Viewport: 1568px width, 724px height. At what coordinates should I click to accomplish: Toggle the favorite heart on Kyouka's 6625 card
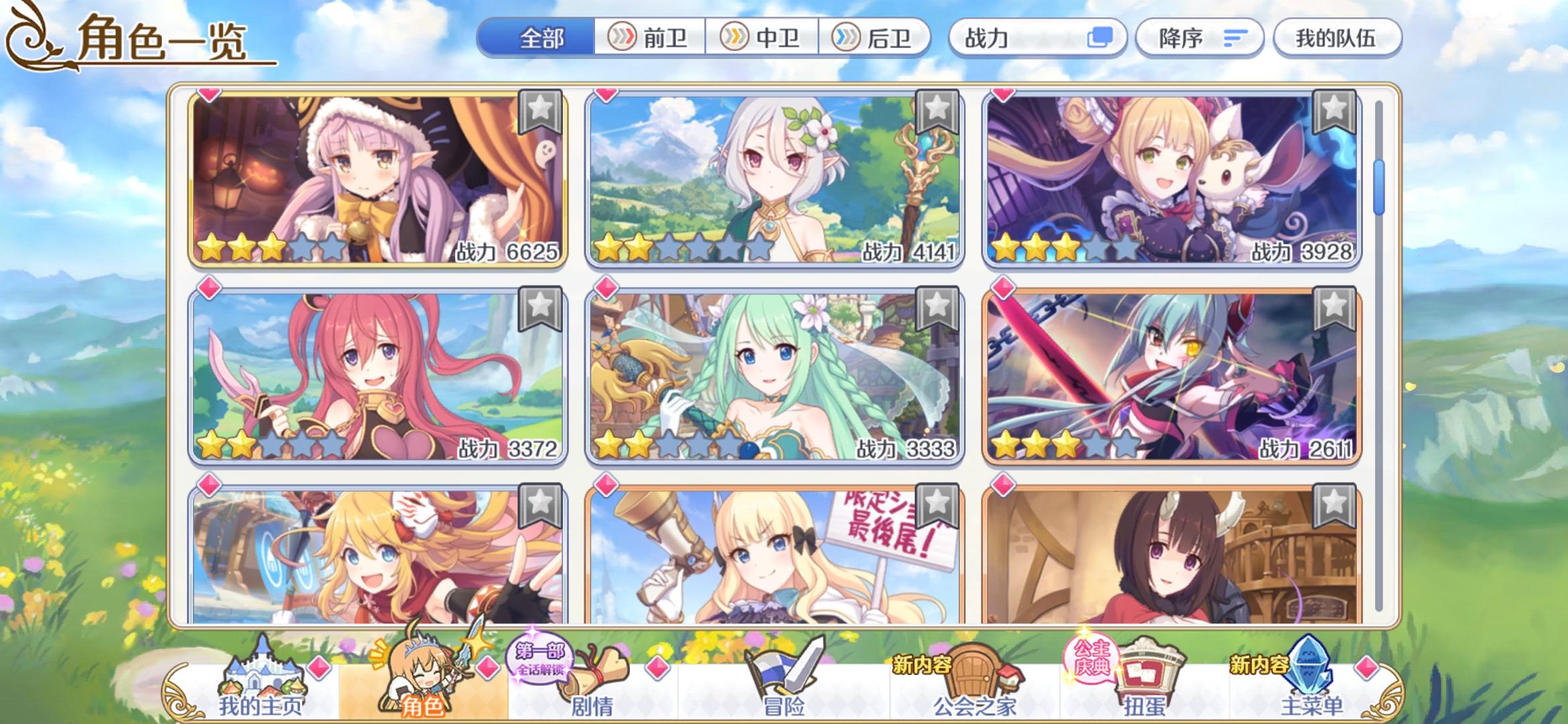click(208, 95)
